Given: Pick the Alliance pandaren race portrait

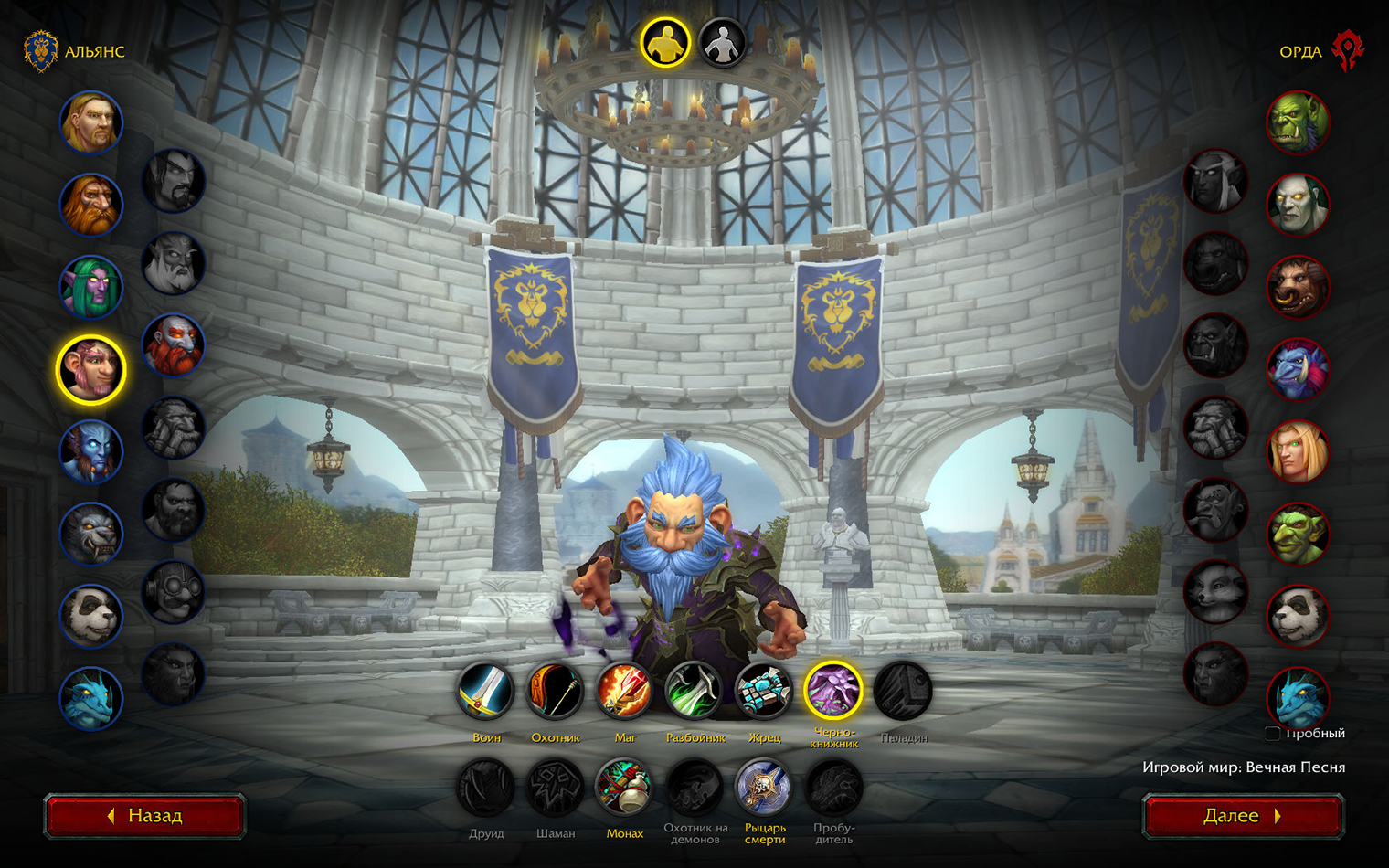Looking at the screenshot, I should (x=90, y=616).
